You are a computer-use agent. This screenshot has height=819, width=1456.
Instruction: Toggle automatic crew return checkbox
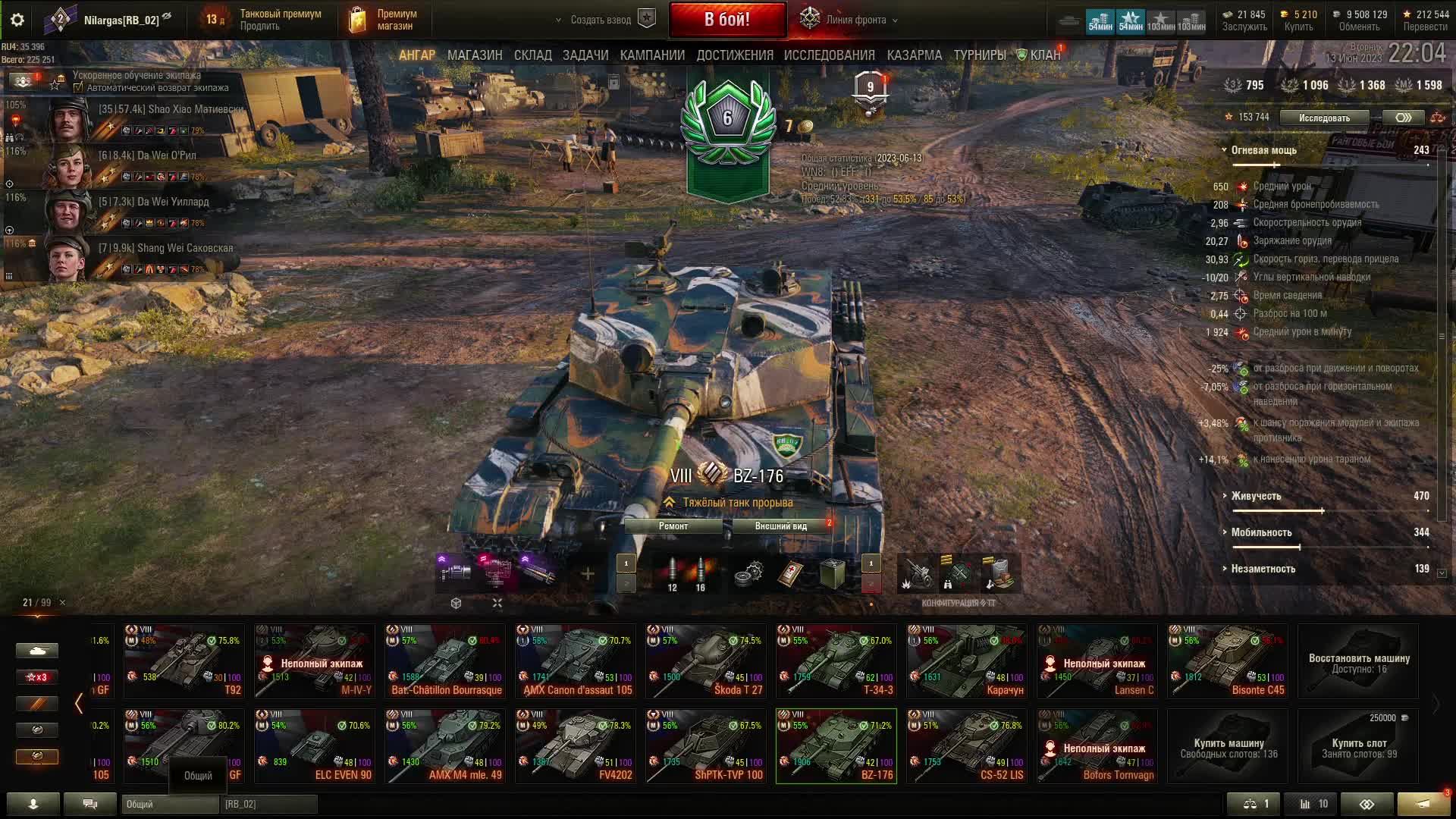pos(78,88)
